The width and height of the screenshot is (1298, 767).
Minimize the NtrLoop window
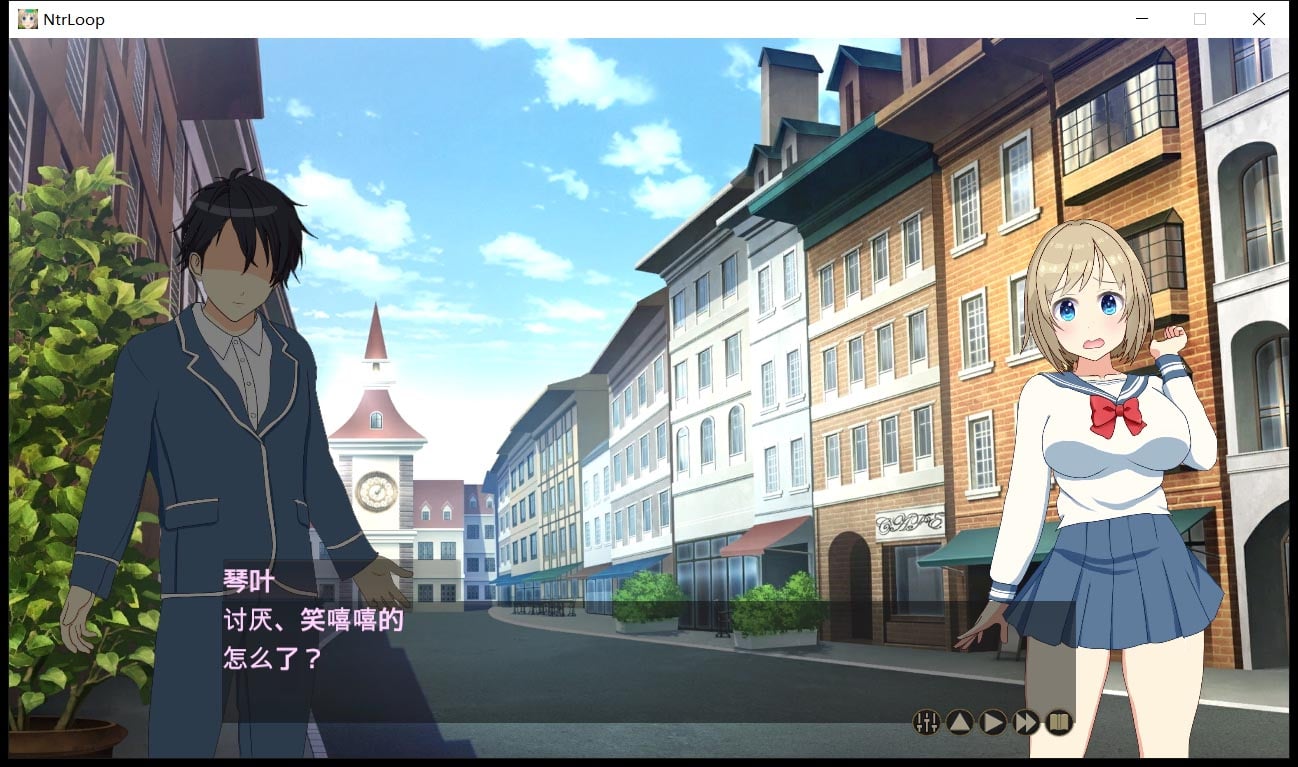coord(1140,18)
